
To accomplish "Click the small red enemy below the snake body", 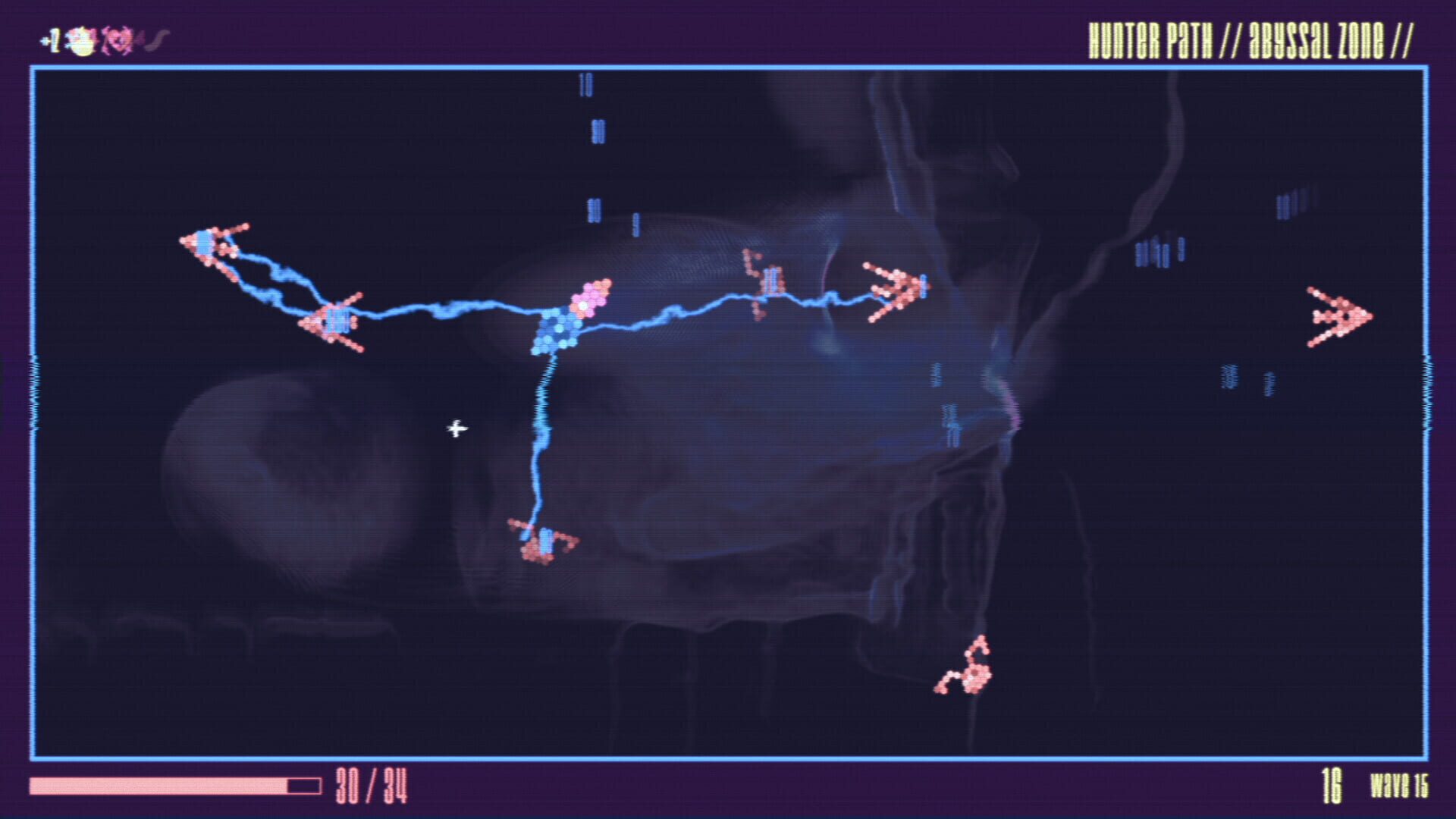I will coord(542,542).
